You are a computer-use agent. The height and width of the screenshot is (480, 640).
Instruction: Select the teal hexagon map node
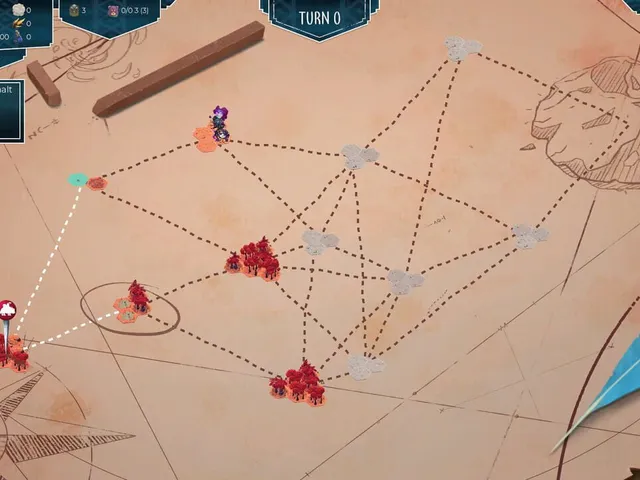click(78, 180)
